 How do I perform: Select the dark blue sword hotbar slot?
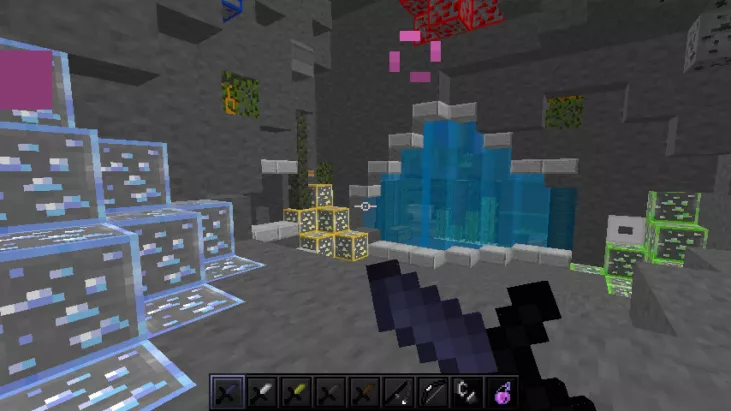pyautogui.click(x=226, y=392)
